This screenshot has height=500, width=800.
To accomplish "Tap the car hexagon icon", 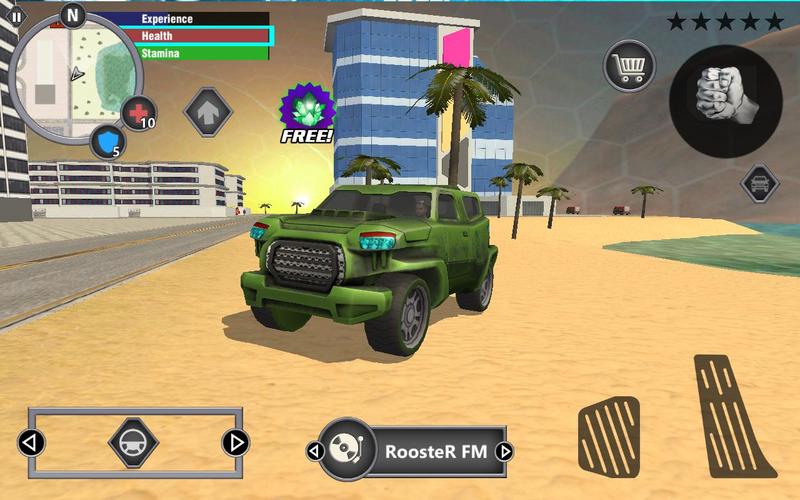I will 760,184.
